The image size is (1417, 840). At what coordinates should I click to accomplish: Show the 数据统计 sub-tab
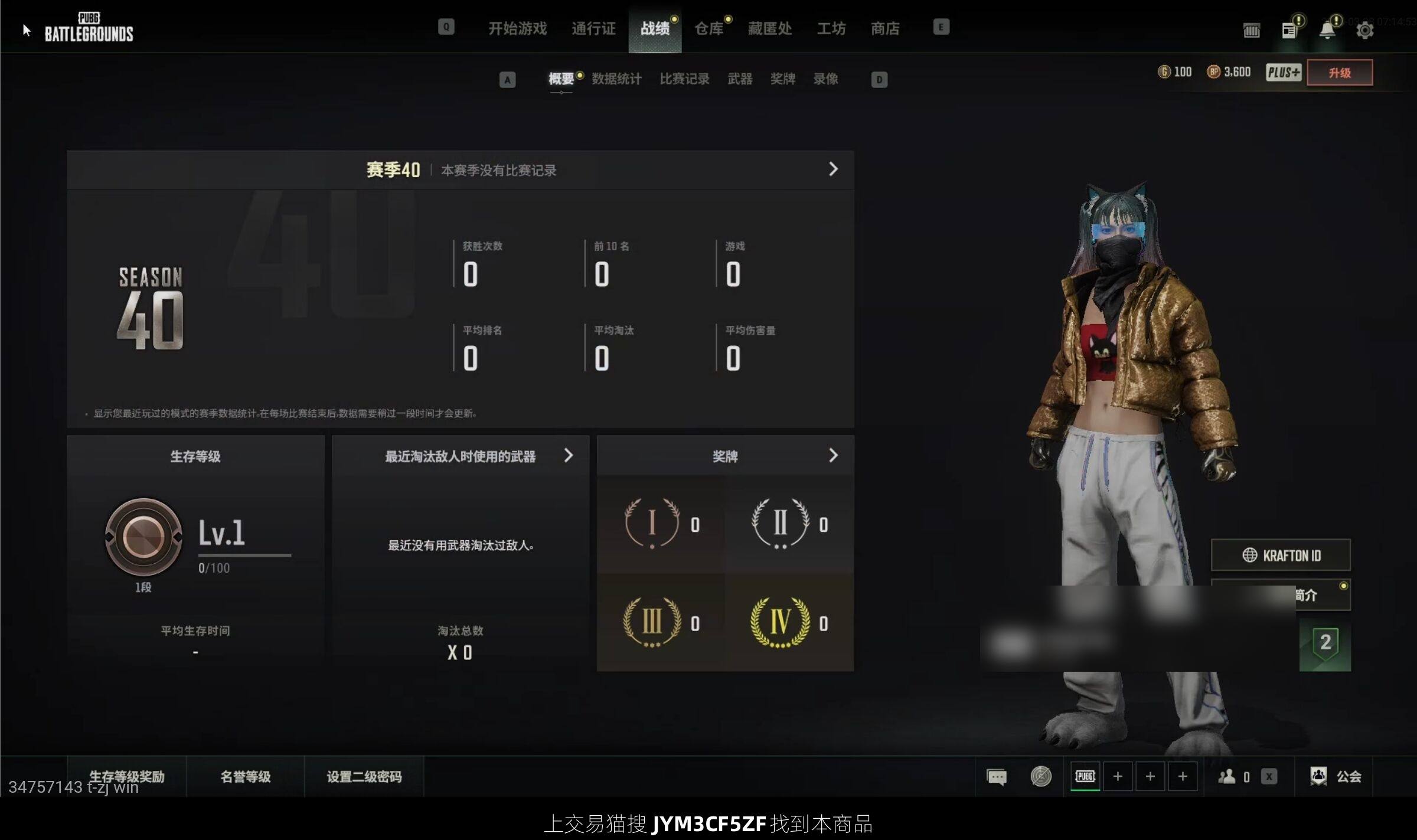[616, 79]
